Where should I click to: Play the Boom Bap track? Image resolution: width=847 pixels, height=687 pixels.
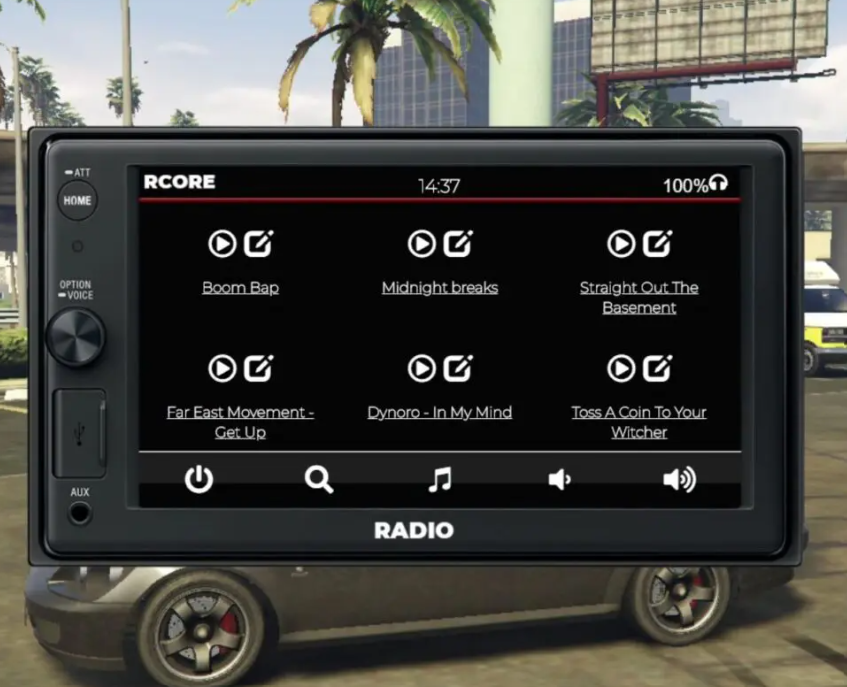(x=222, y=244)
